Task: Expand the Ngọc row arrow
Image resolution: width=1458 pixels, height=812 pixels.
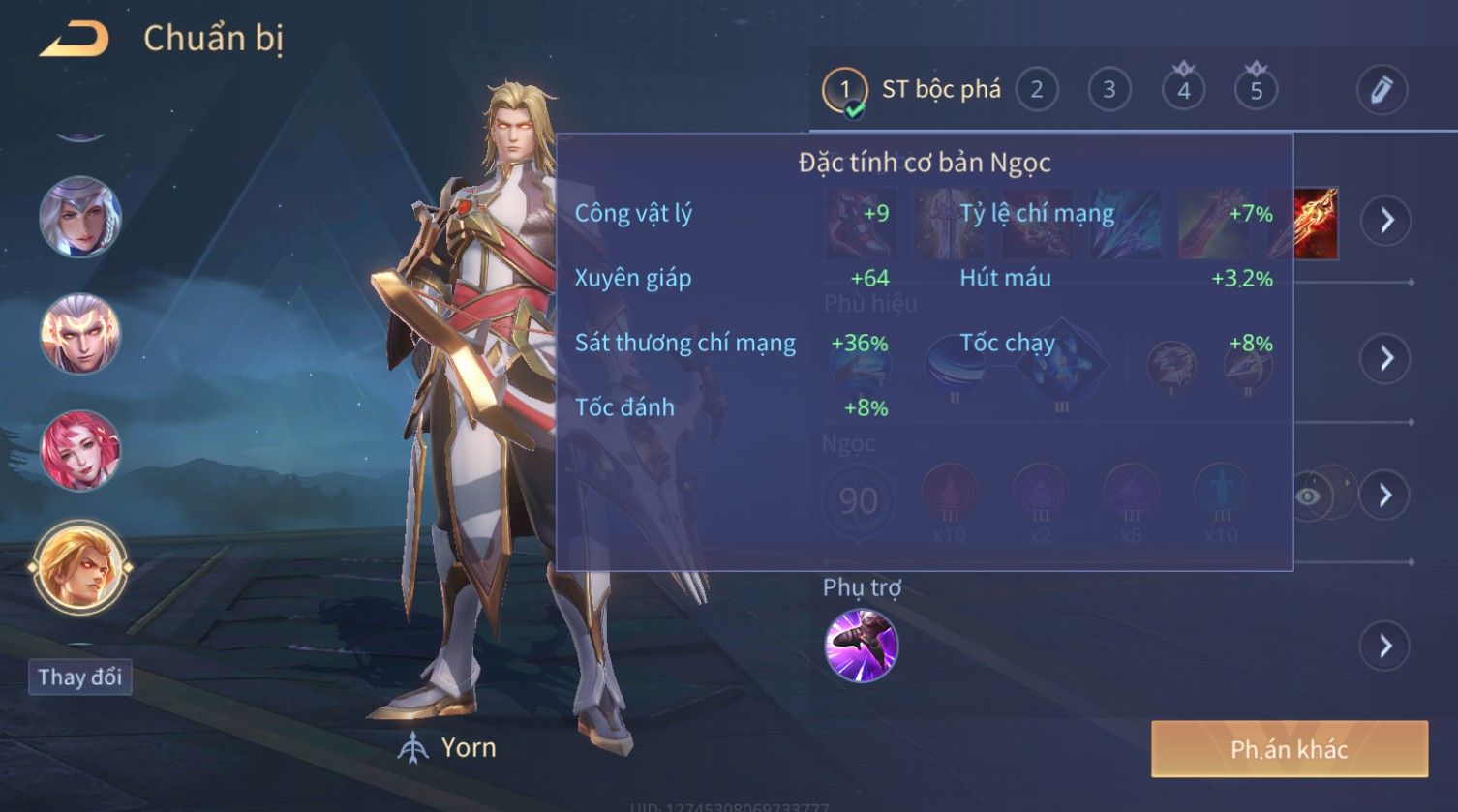Action: 1386,496
